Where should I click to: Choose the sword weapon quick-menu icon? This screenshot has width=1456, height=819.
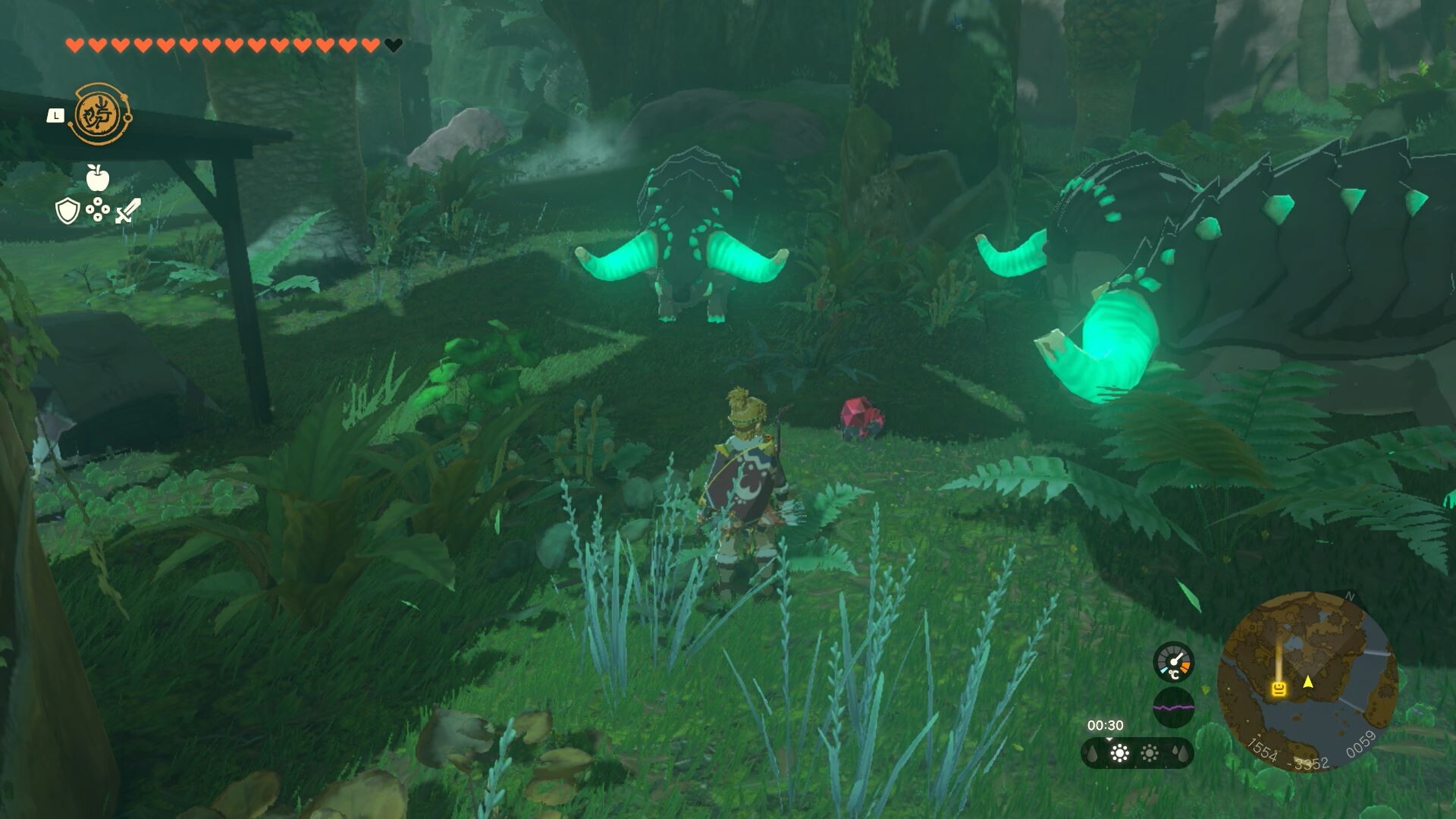click(127, 211)
